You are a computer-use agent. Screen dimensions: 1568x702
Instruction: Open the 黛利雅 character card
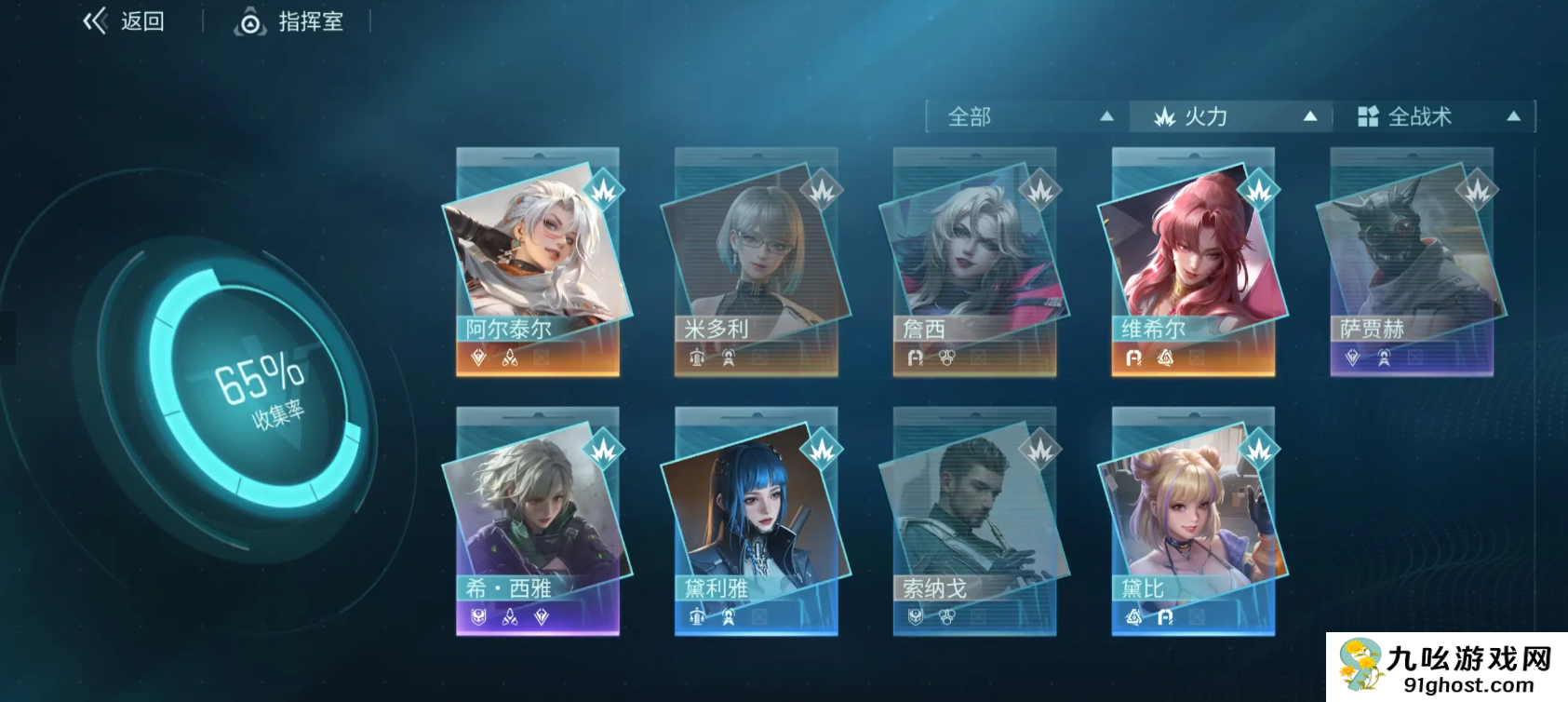coord(756,521)
